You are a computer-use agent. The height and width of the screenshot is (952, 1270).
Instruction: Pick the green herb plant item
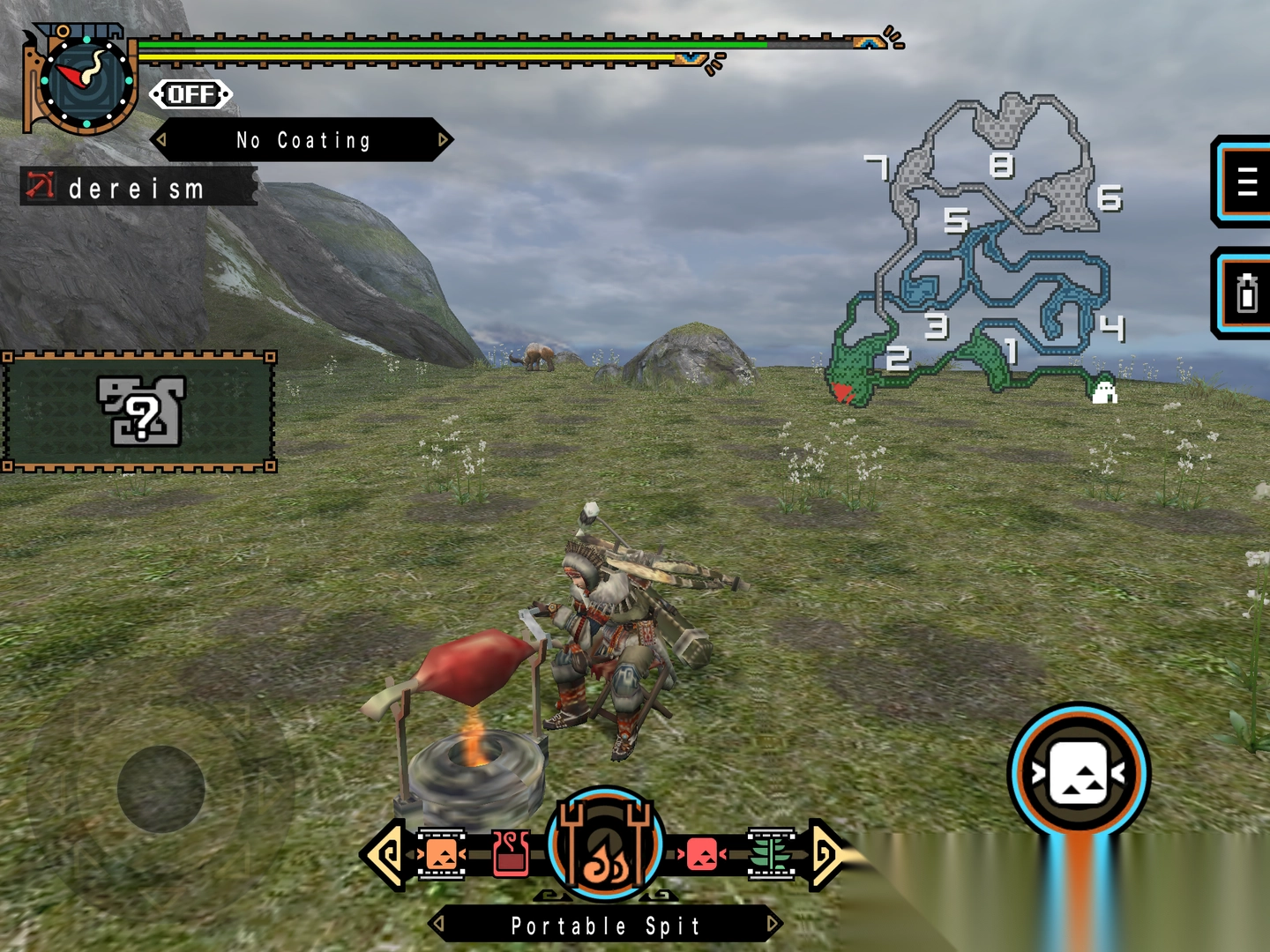click(771, 853)
